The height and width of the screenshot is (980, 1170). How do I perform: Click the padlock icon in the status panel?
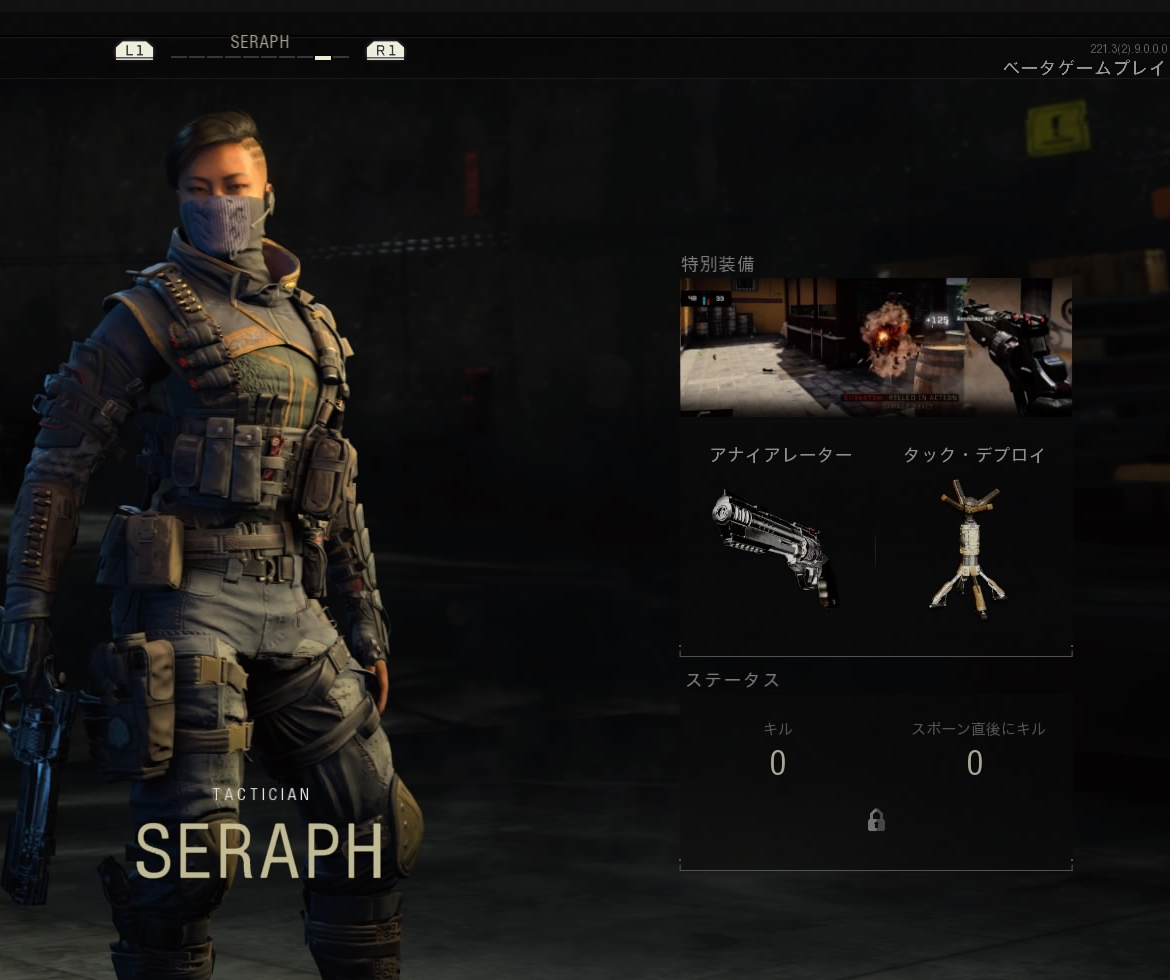876,821
